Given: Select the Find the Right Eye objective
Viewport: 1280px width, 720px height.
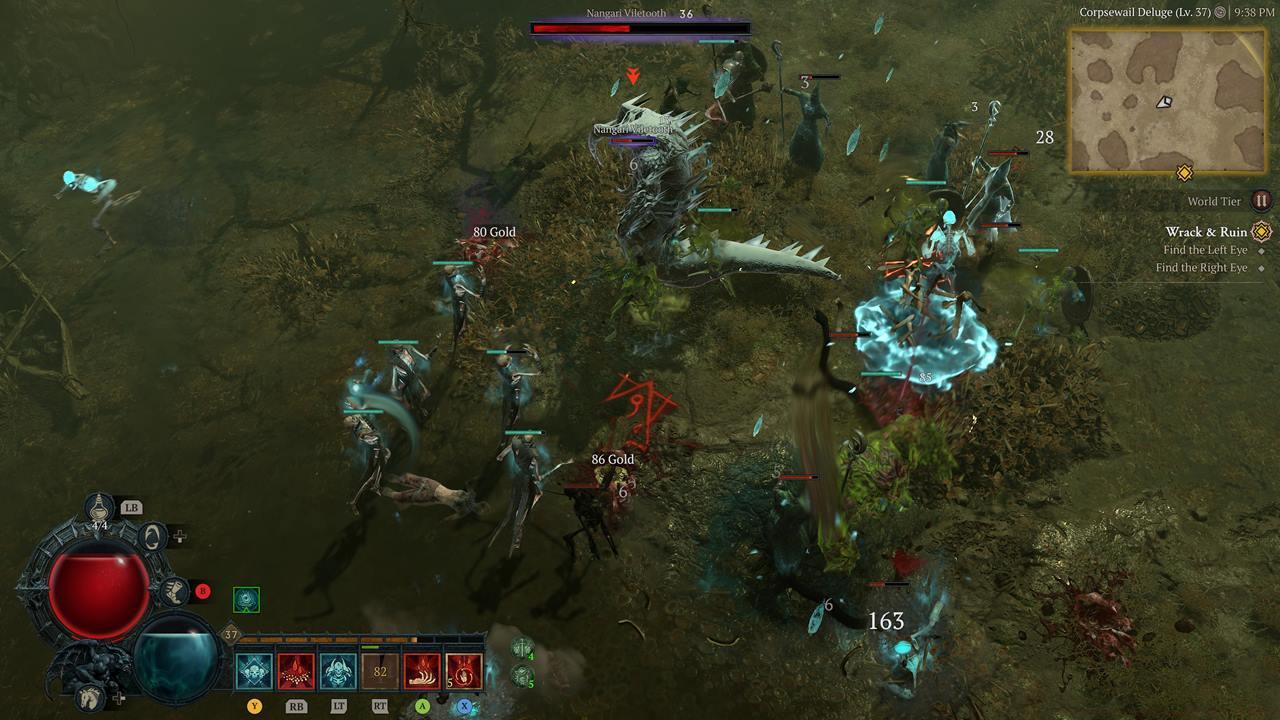Looking at the screenshot, I should (1201, 268).
